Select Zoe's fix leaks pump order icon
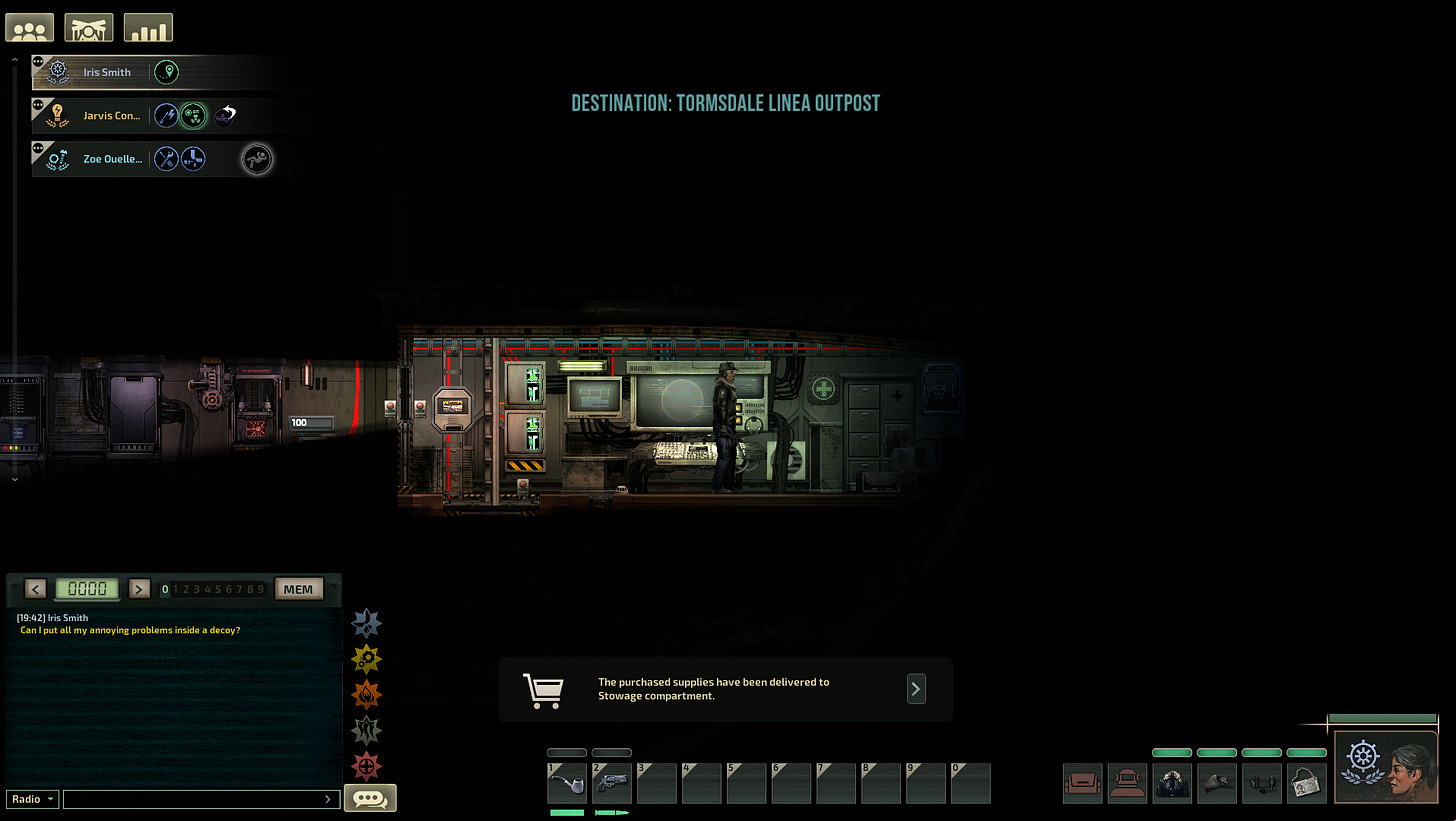The width and height of the screenshot is (1456, 821). [191, 158]
